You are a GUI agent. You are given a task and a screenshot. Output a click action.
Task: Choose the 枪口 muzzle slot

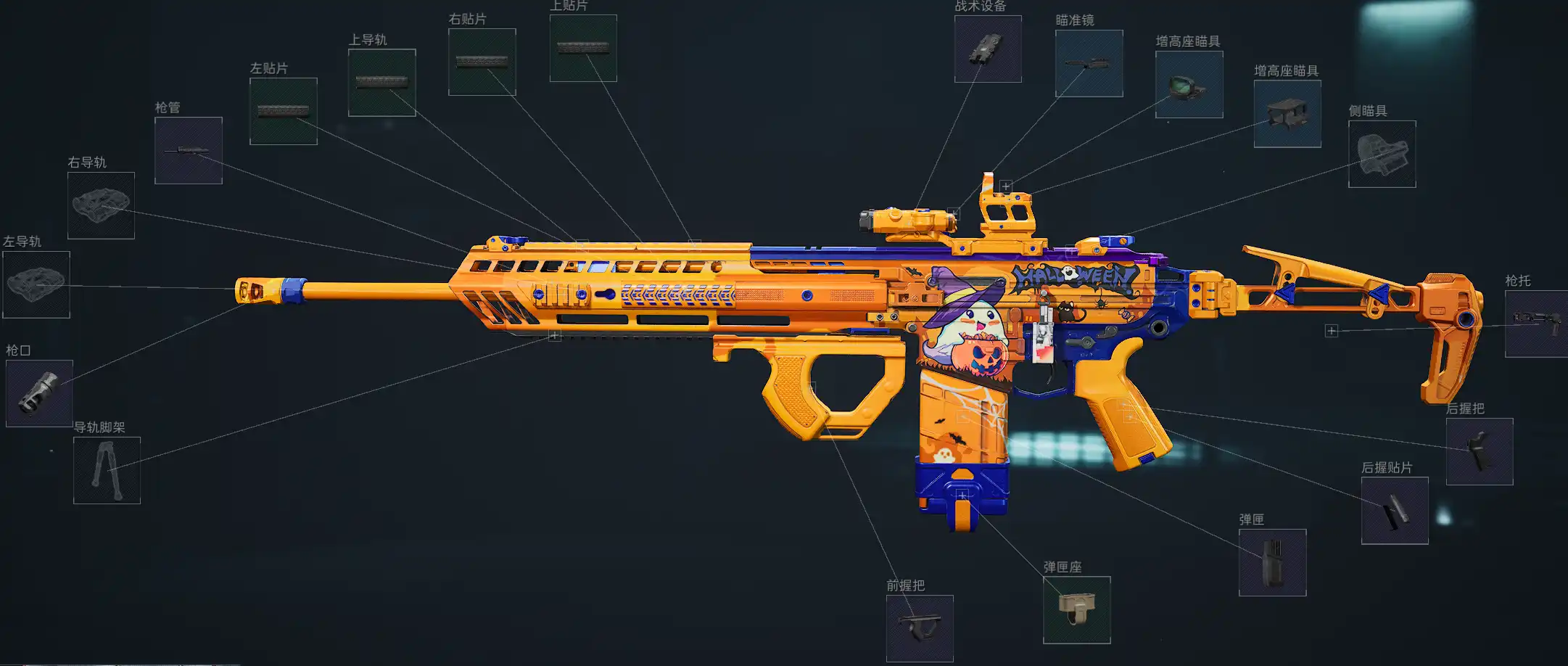pyautogui.click(x=39, y=393)
